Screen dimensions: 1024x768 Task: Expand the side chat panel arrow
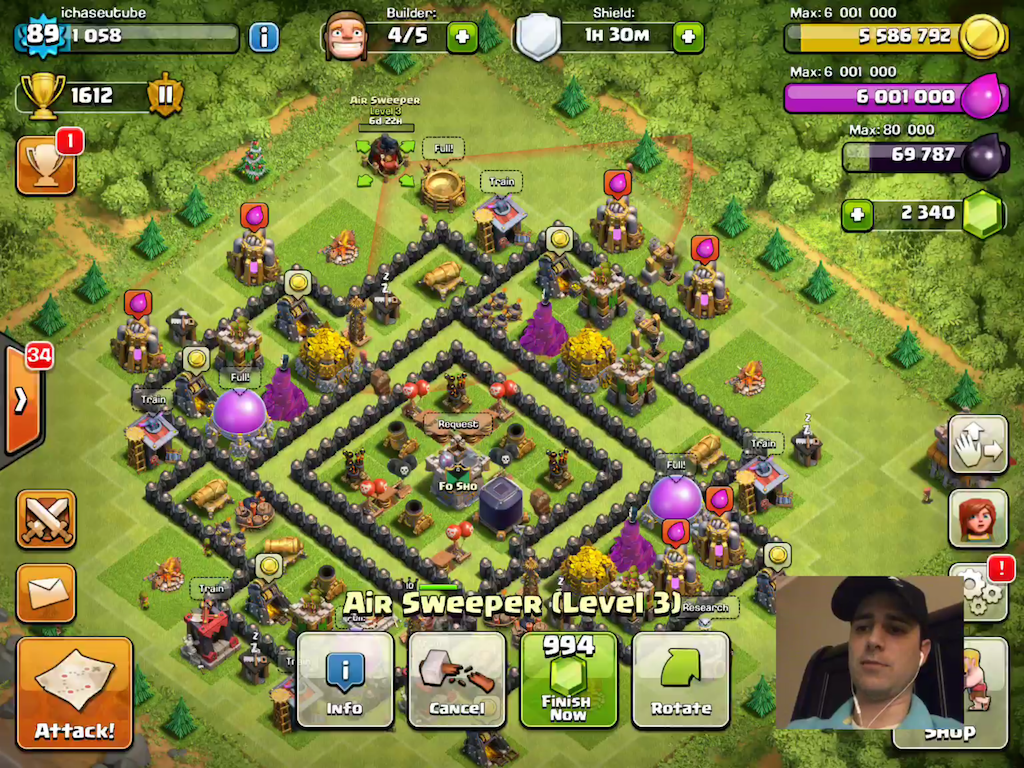[20, 400]
